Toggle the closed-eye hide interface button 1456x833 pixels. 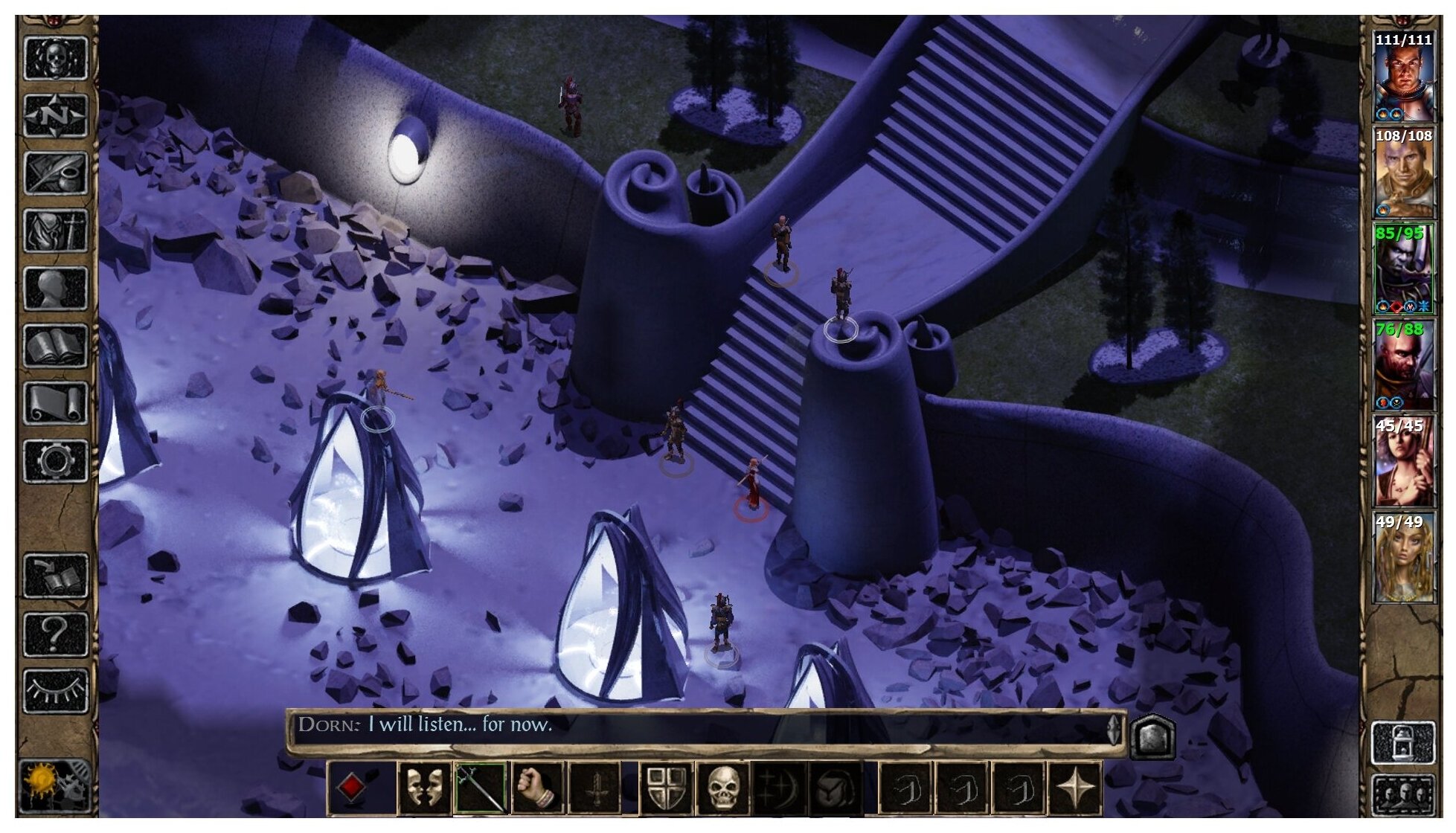(x=55, y=691)
